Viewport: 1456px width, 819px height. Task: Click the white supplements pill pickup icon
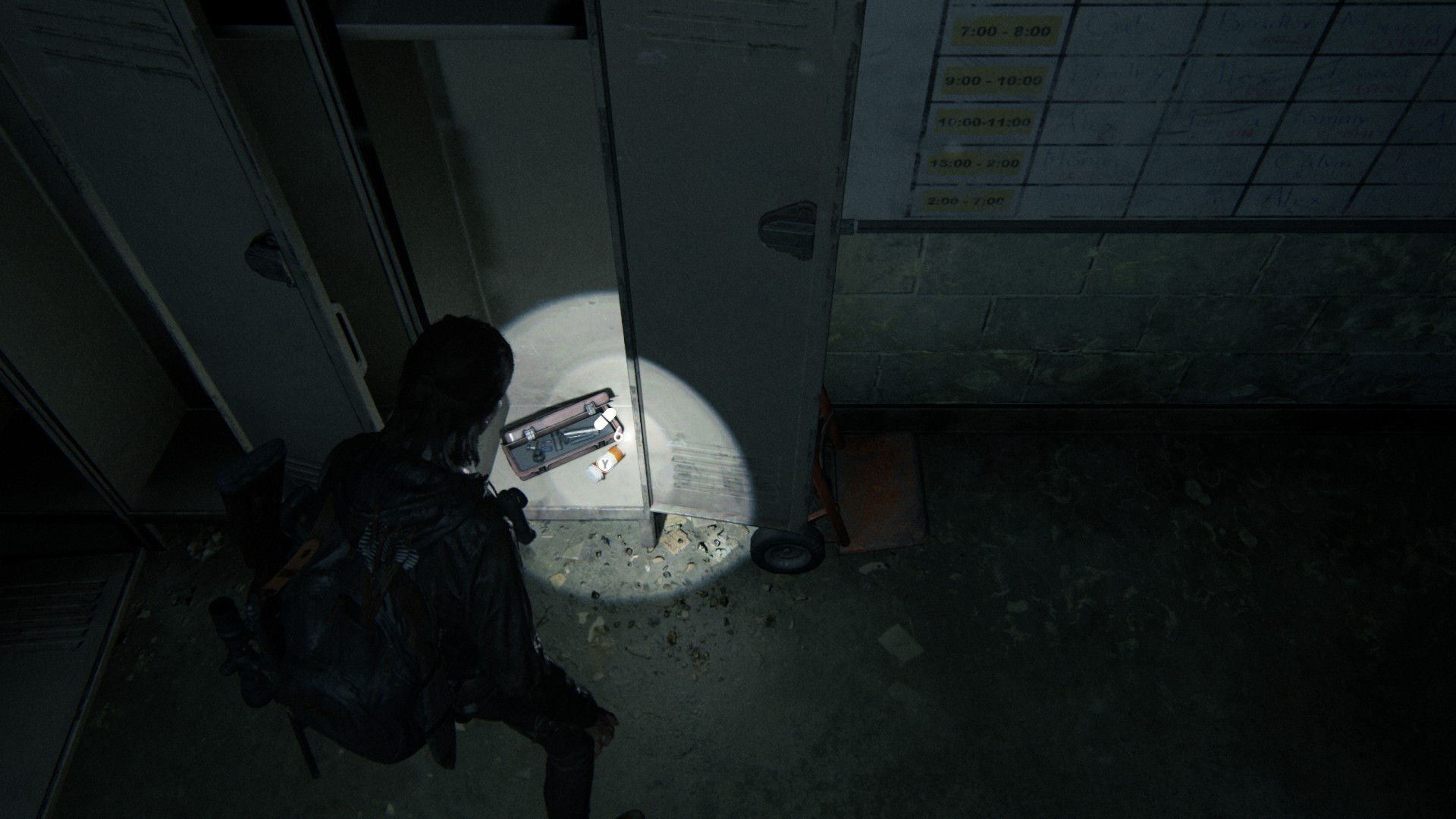606,419
